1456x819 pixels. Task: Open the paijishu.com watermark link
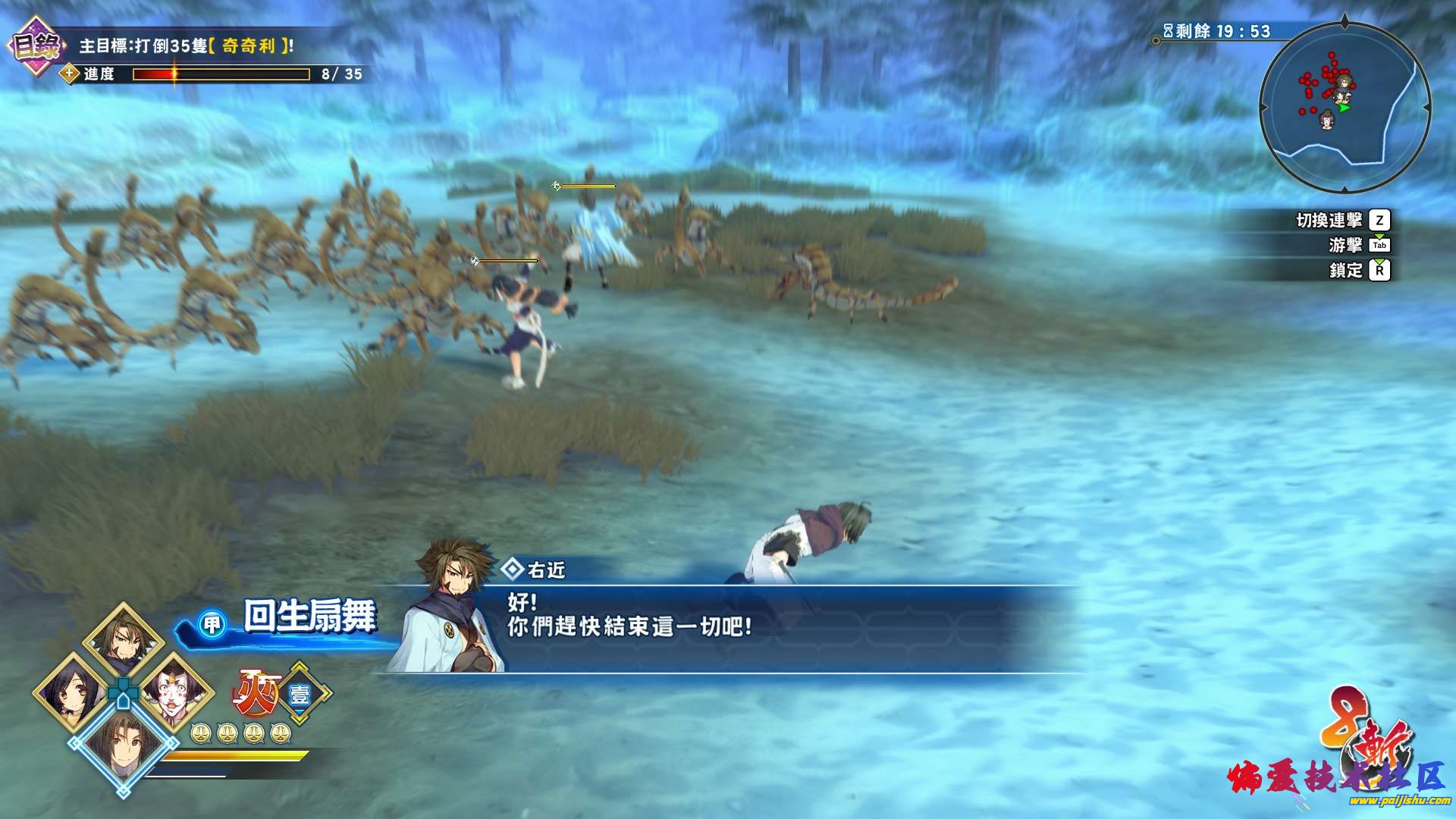click(x=1398, y=800)
